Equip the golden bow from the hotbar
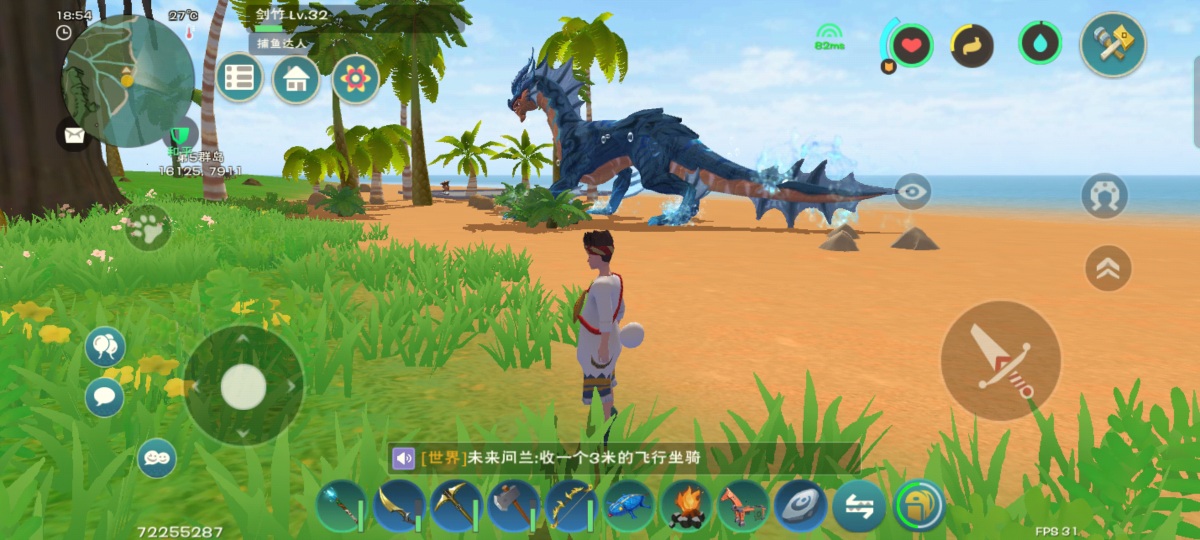The height and width of the screenshot is (540, 1200). pyautogui.click(x=571, y=506)
